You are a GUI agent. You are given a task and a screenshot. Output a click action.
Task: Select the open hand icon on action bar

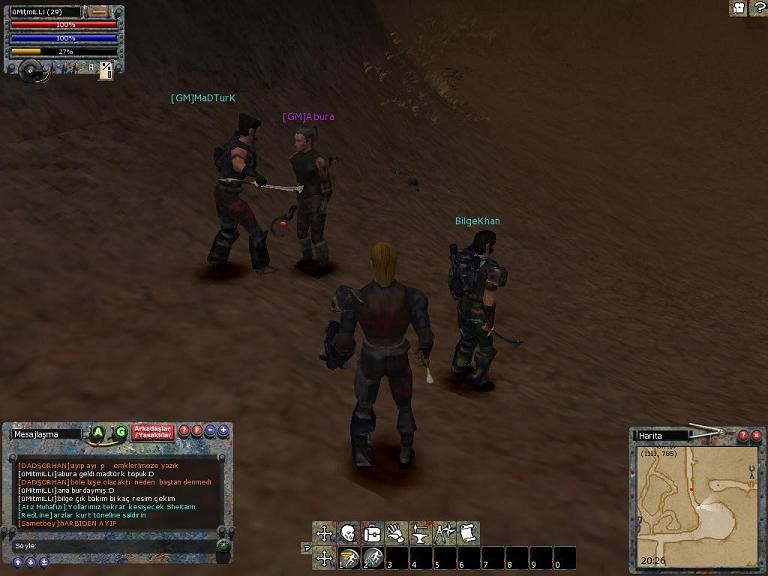(x=396, y=533)
